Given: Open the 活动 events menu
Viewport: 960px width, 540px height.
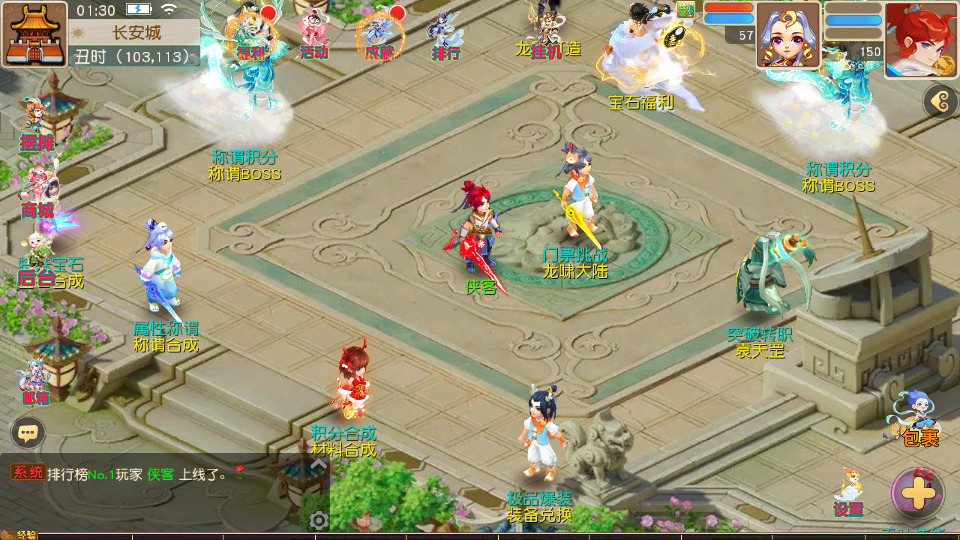Looking at the screenshot, I should click(x=314, y=36).
